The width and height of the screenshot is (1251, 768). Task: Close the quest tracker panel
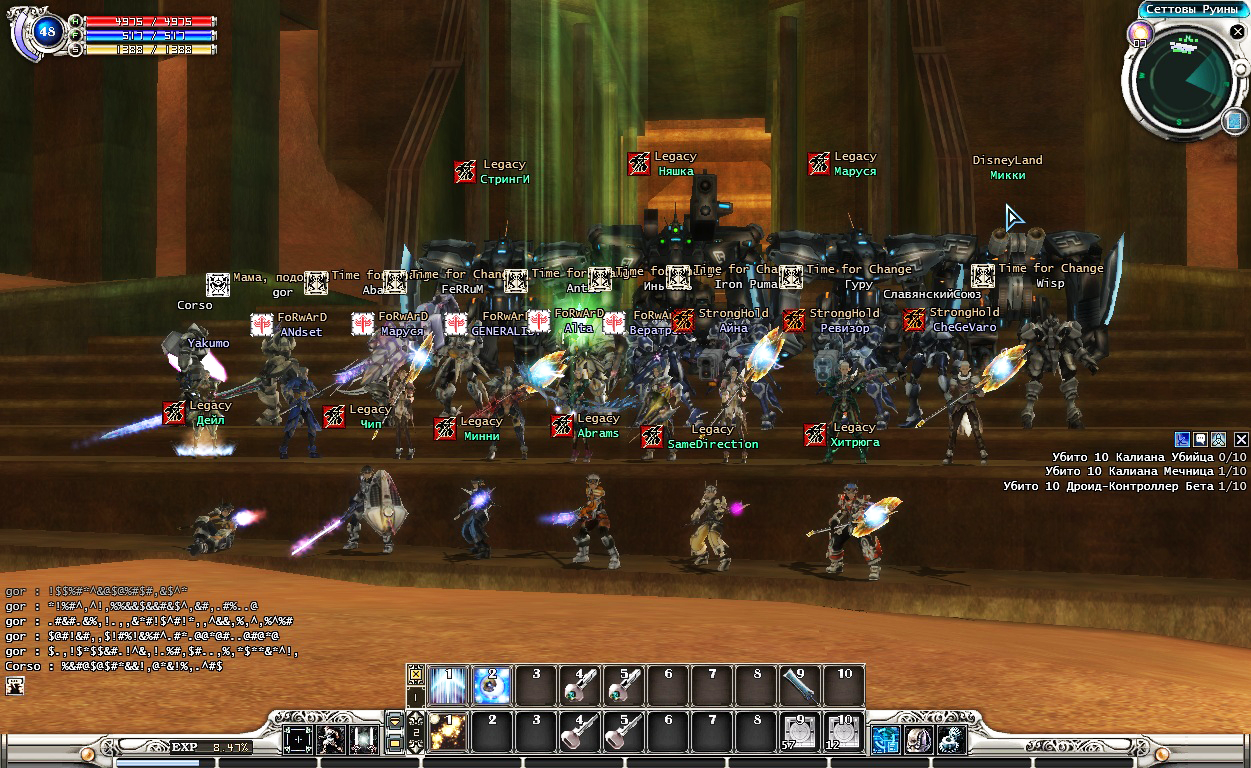point(1241,439)
